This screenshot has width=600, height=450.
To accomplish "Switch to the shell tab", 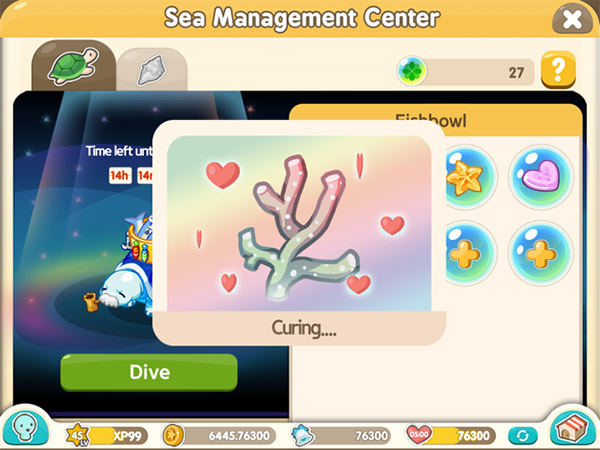I will tap(151, 68).
